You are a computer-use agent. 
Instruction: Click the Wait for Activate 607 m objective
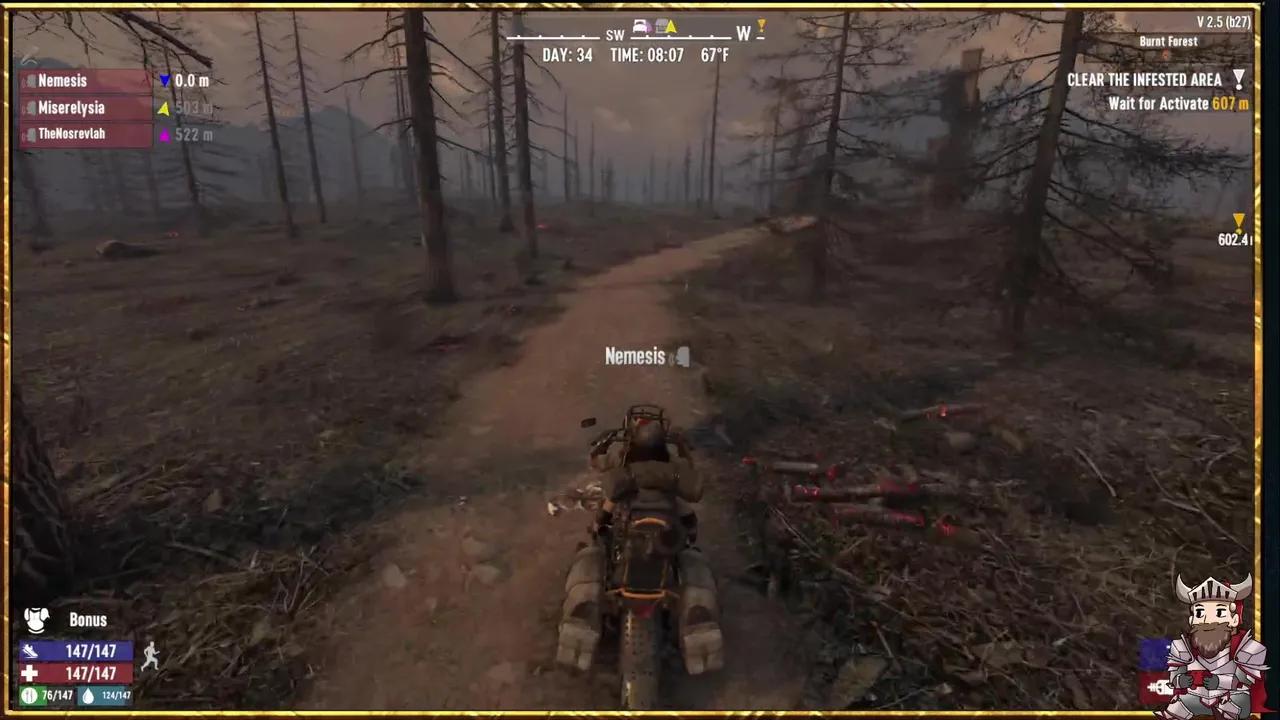(1177, 103)
